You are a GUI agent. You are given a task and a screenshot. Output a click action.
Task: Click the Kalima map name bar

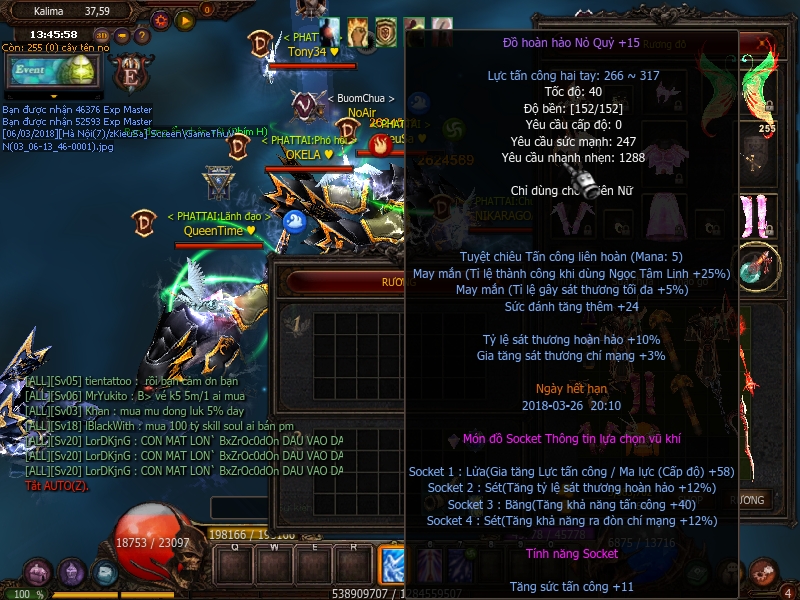pos(70,12)
